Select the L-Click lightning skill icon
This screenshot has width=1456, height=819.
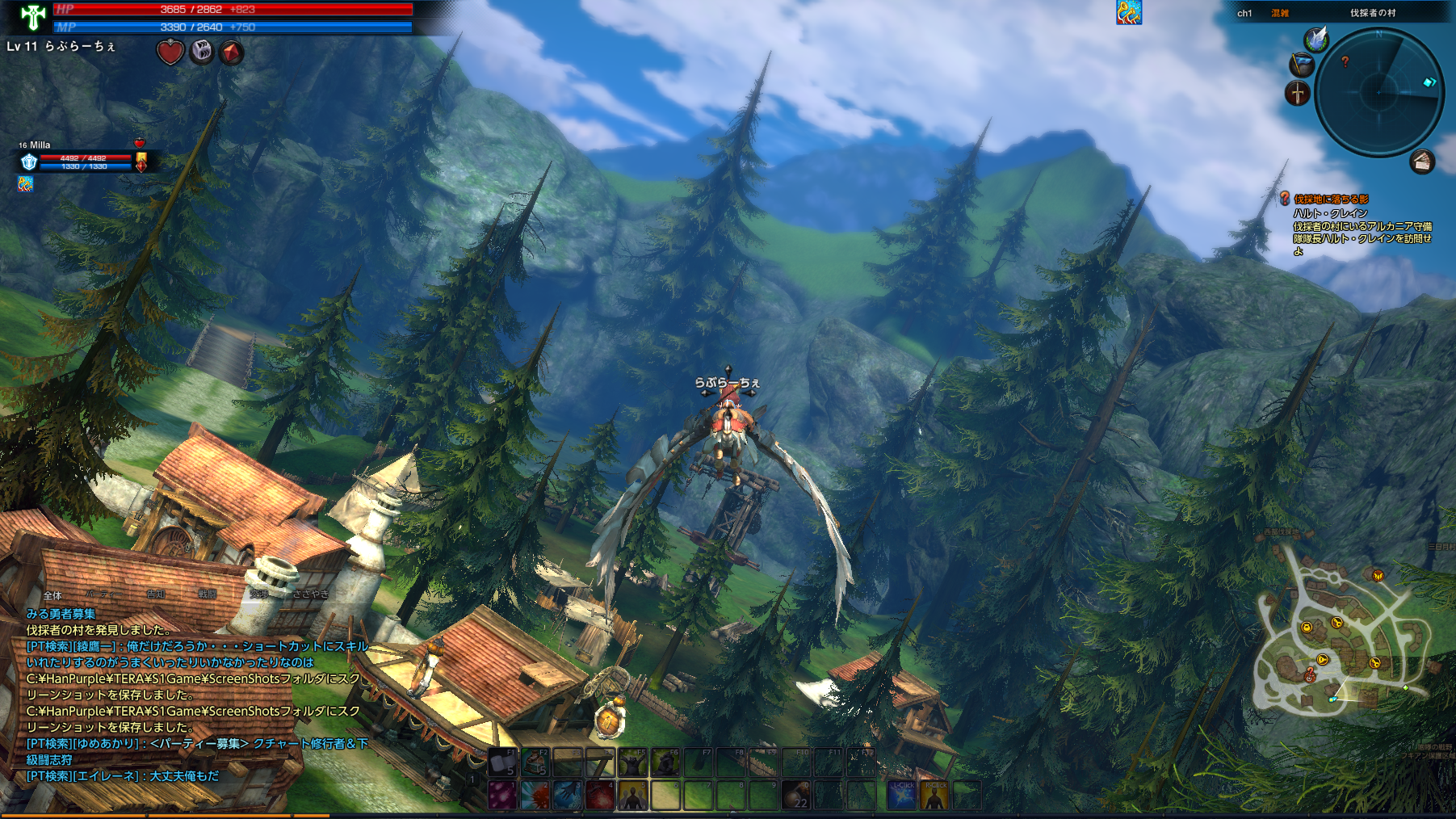click(901, 795)
